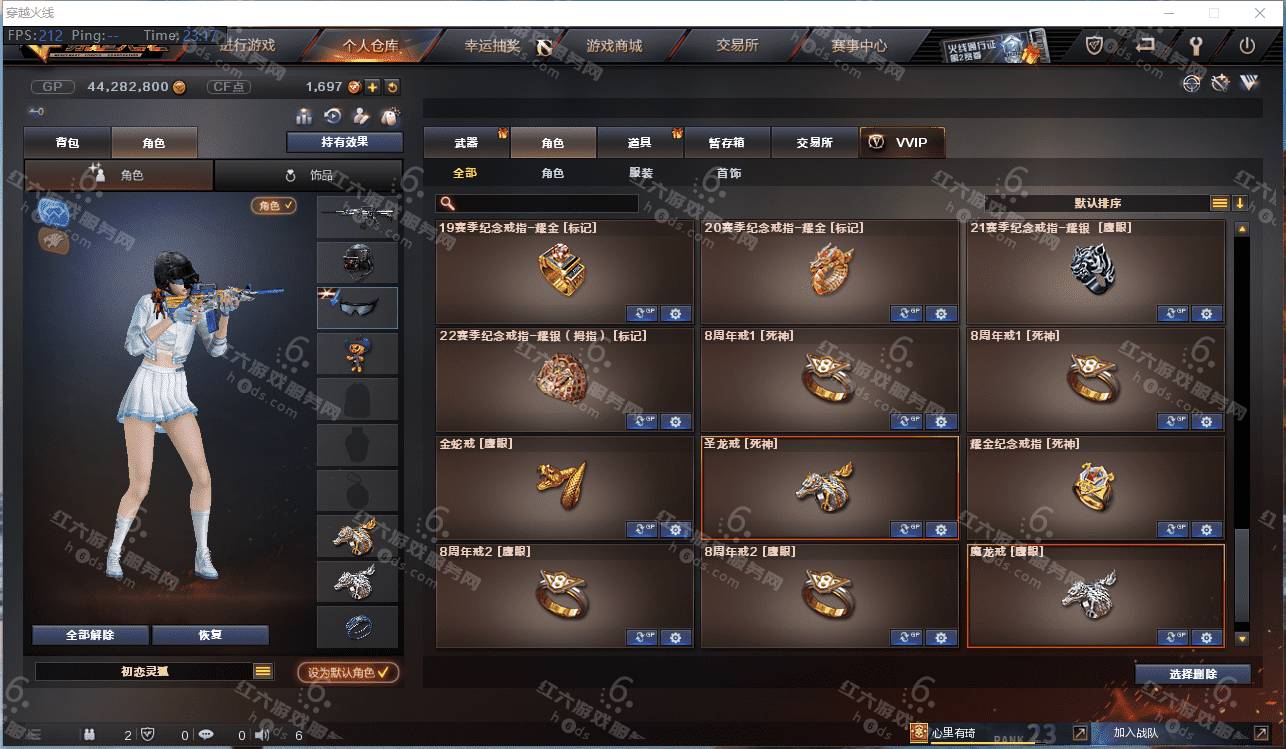Select the VVIP tab

[x=901, y=143]
